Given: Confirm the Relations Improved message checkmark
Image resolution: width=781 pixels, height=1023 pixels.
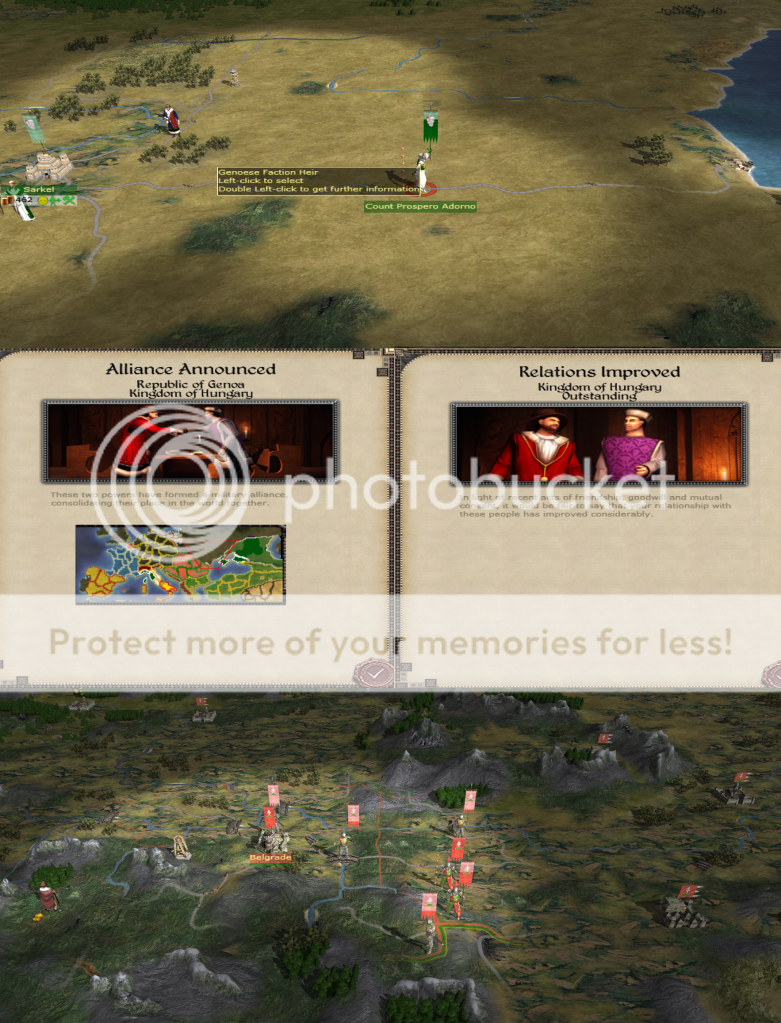Looking at the screenshot, I should pyautogui.click(x=773, y=673).
